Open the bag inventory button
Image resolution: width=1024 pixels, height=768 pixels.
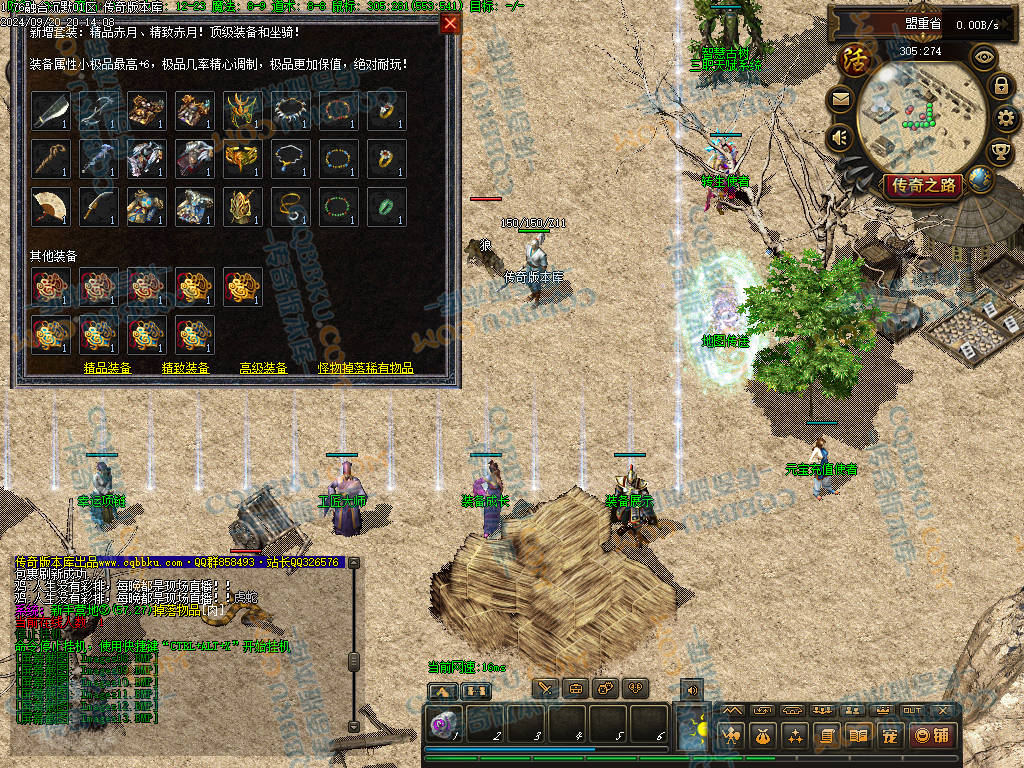(x=762, y=736)
